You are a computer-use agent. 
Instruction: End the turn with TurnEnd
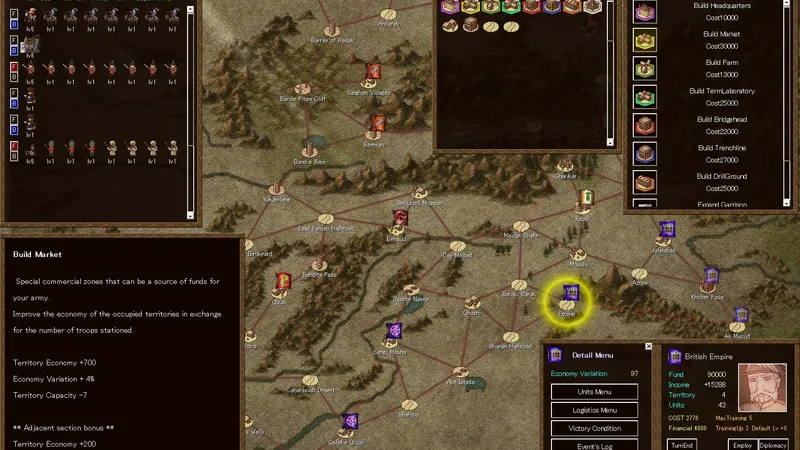(683, 444)
